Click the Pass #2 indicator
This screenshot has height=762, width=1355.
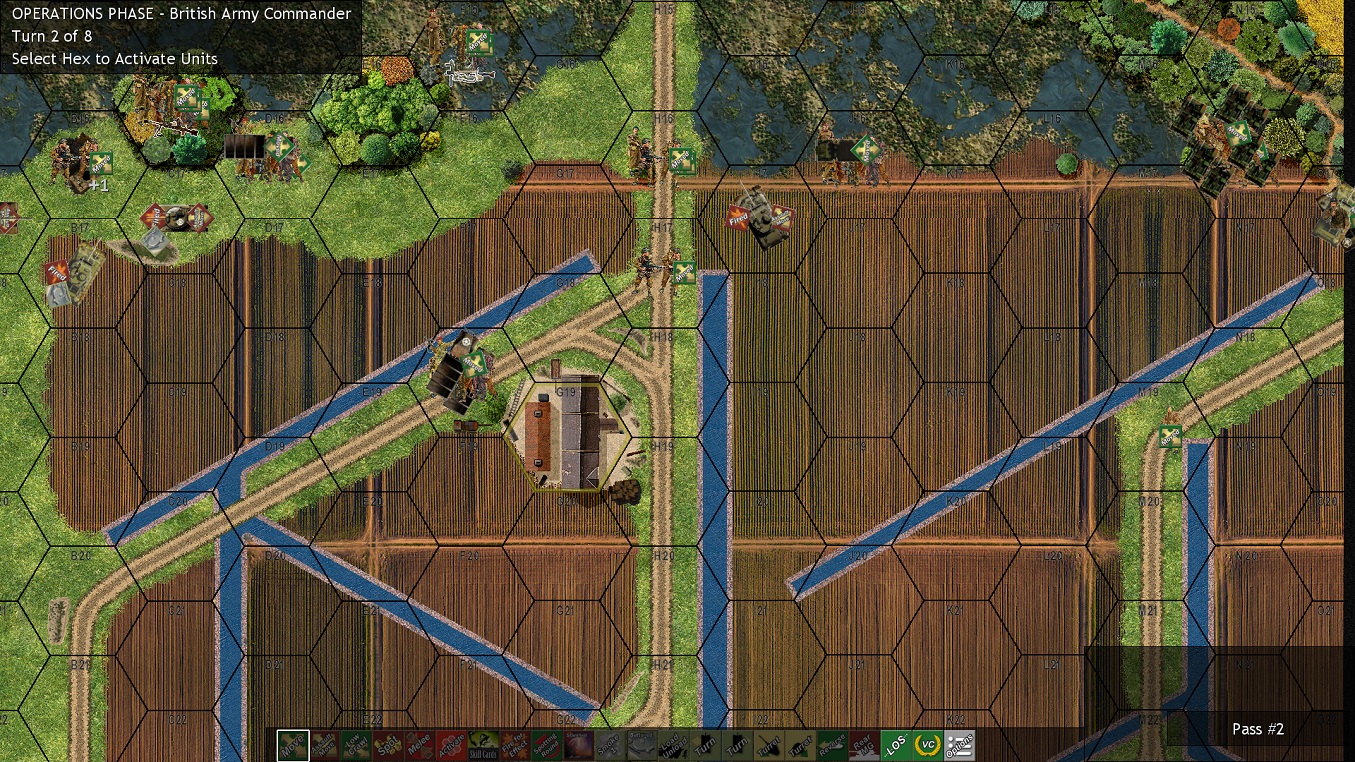point(1258,729)
